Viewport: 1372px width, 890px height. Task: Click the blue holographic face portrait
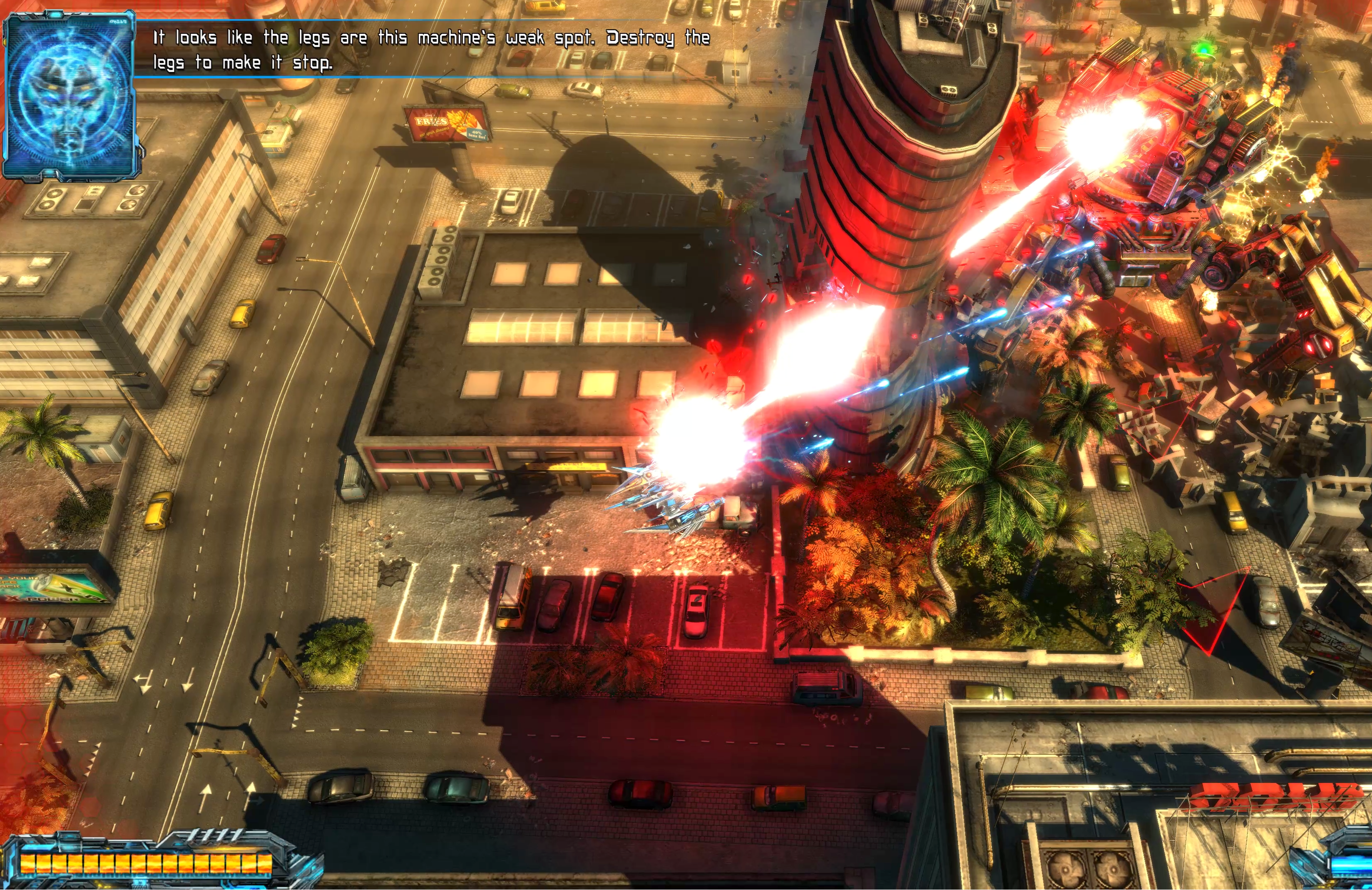click(x=69, y=95)
